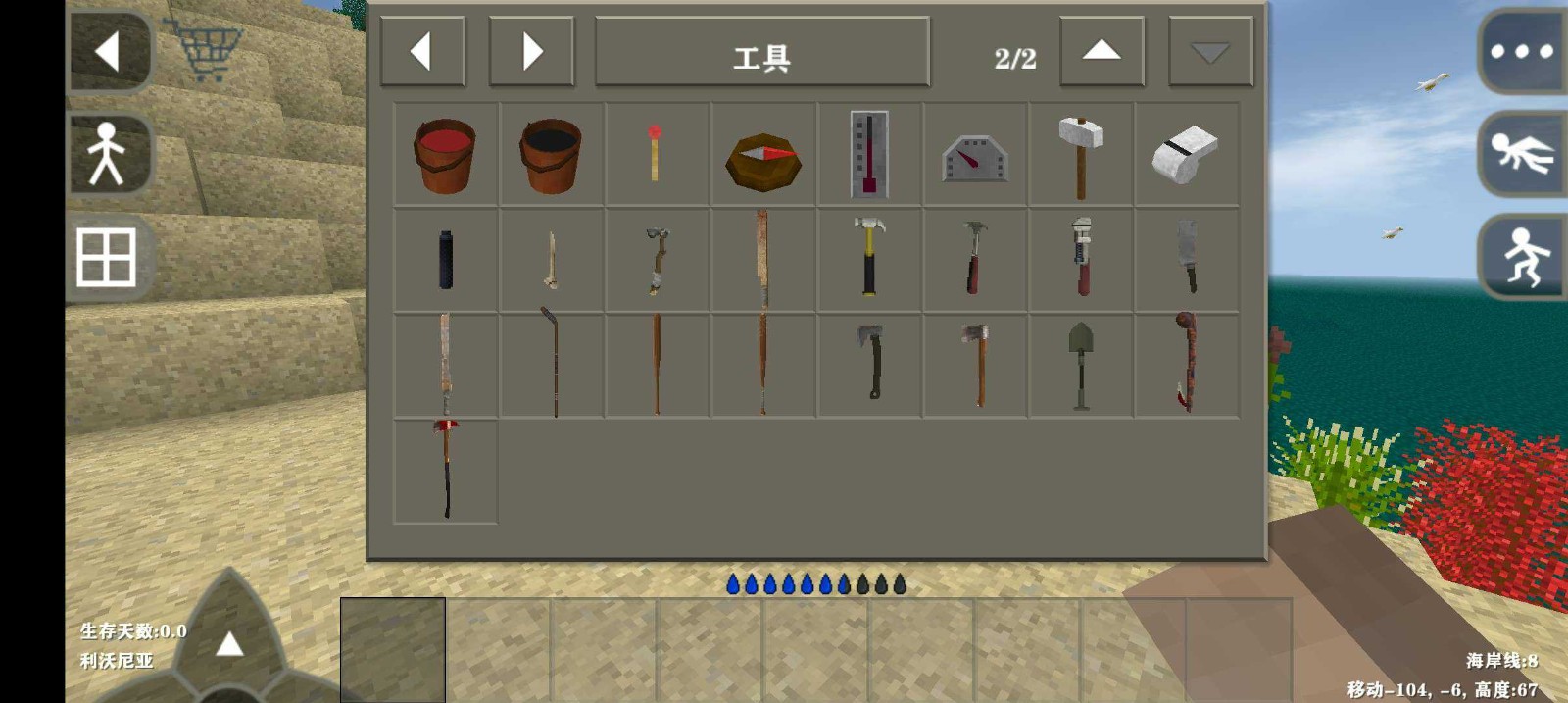This screenshot has height=703, width=1568.
Task: Pick the white-headed sledgehammer
Action: [1081, 155]
